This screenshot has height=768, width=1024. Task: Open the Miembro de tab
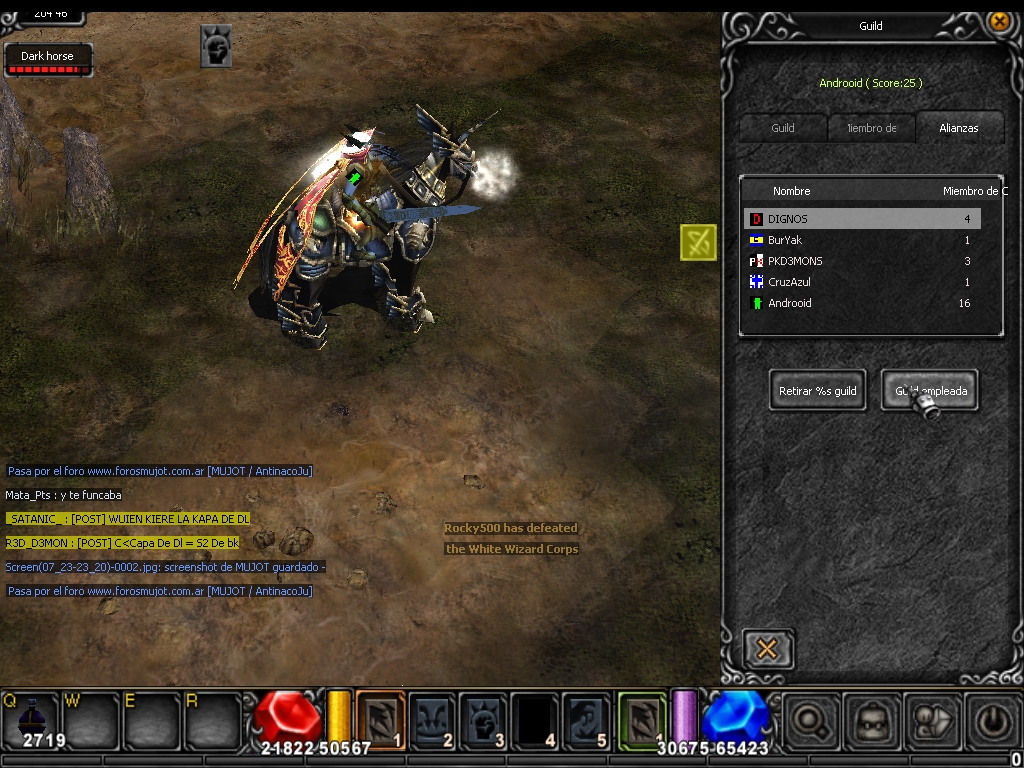872,128
